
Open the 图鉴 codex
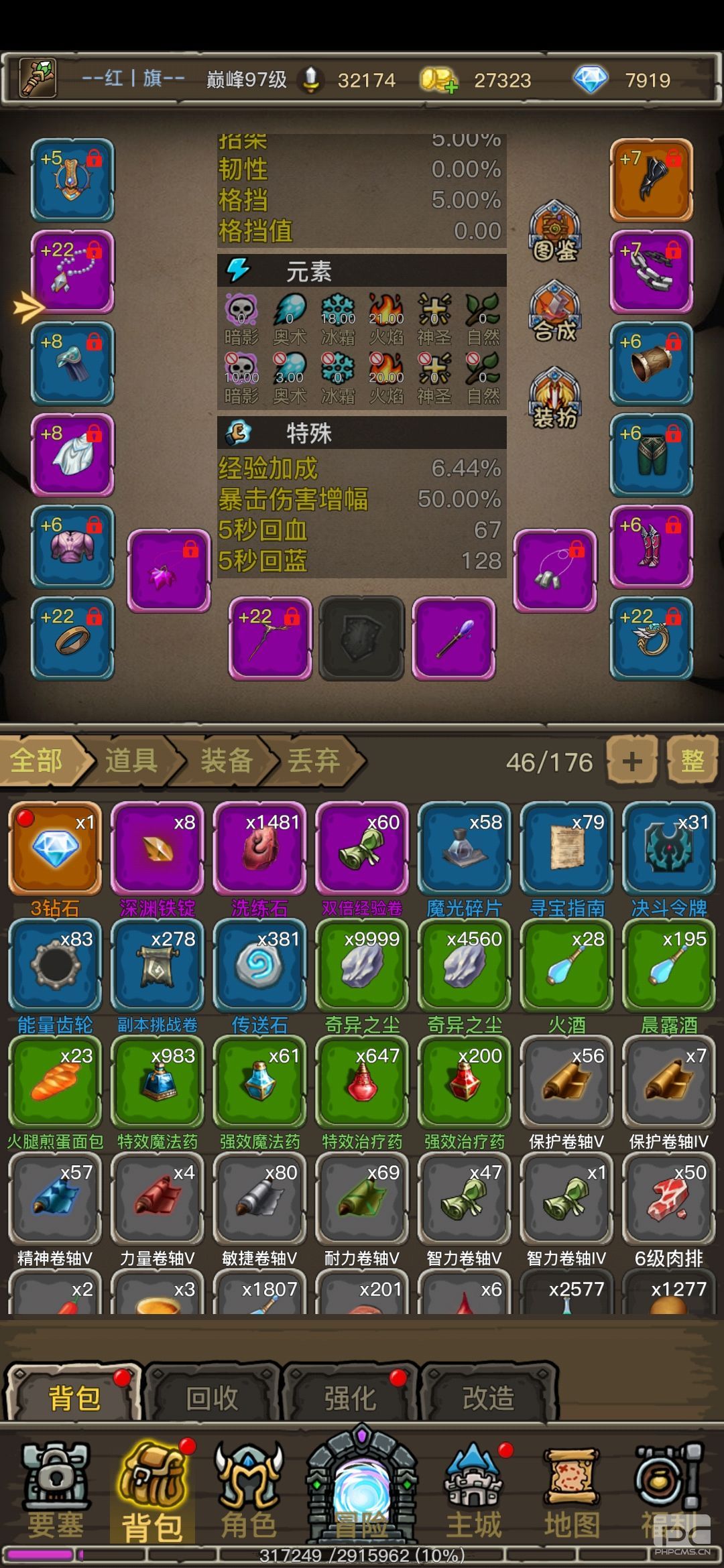click(x=554, y=232)
